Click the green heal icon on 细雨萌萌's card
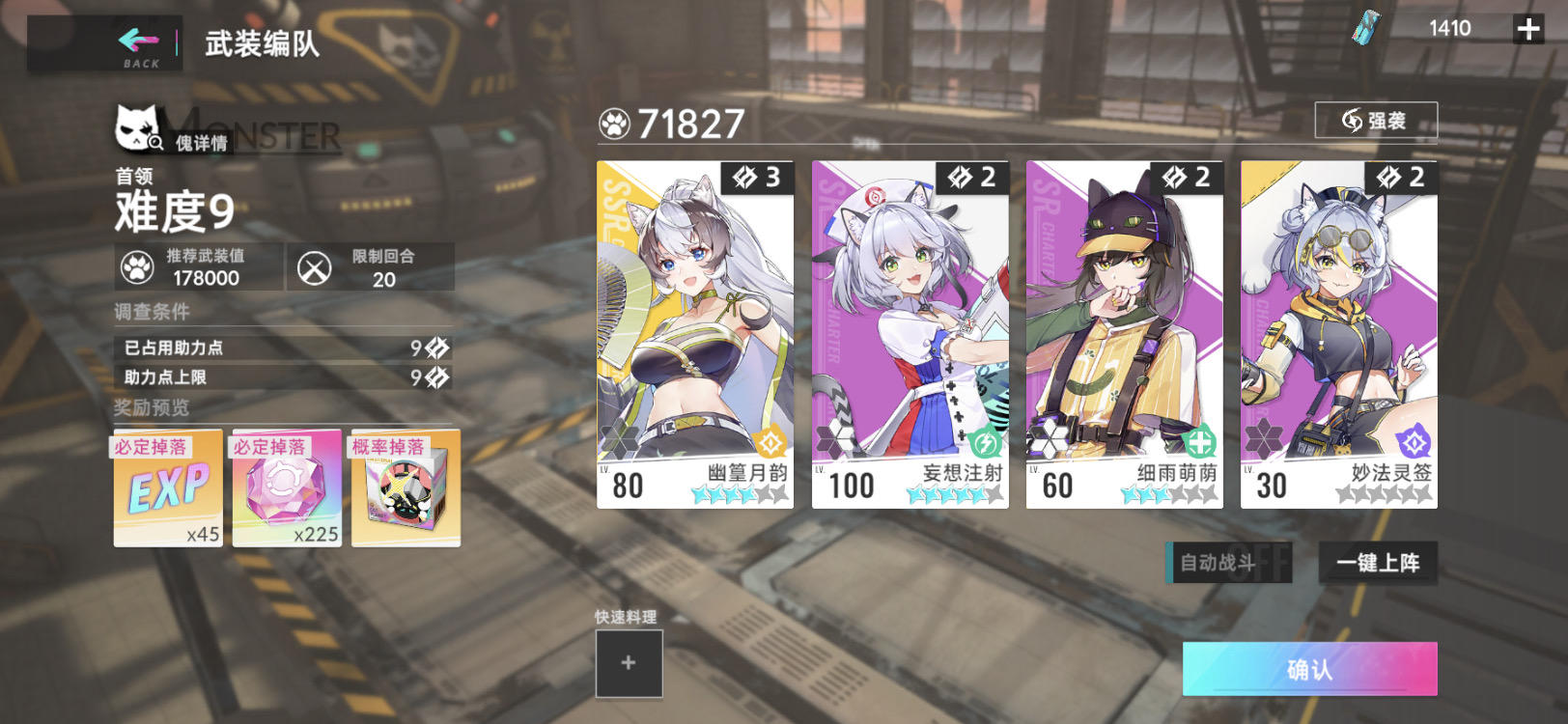 tap(1200, 442)
